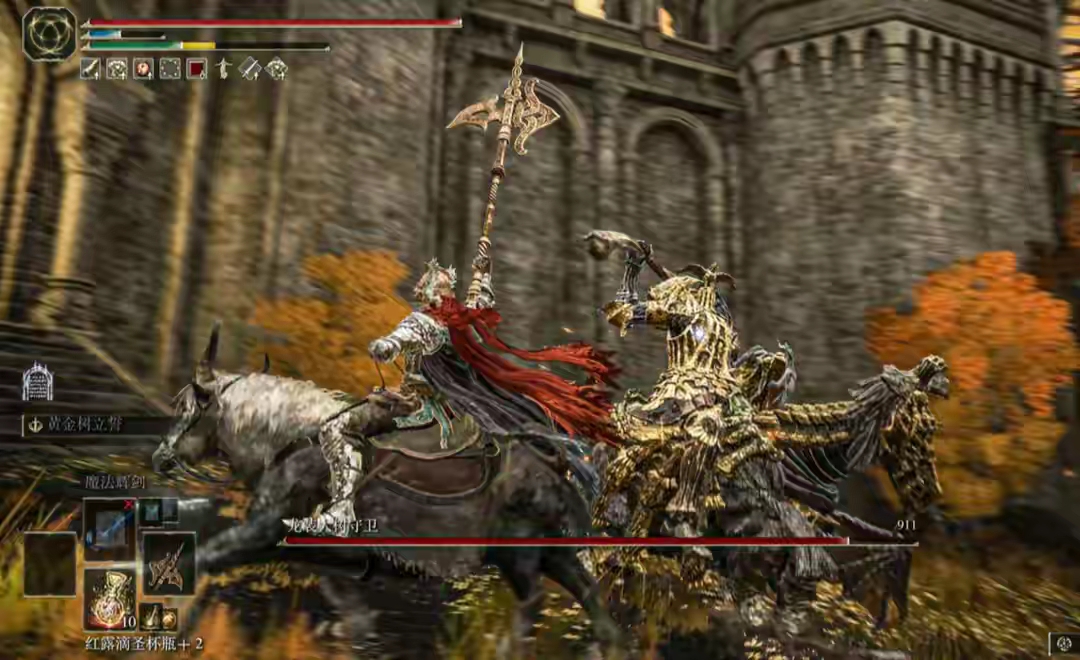Click the standing figure status buff icon
The image size is (1080, 660).
(x=223, y=68)
